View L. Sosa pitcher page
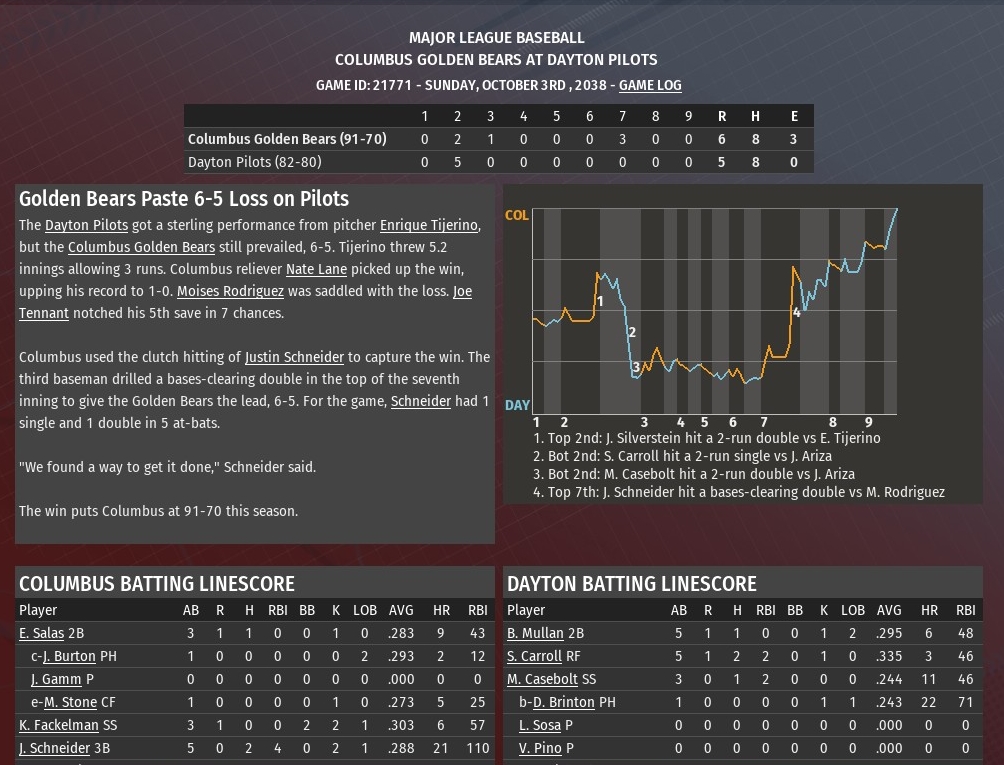Viewport: 1004px width, 765px height. click(540, 725)
